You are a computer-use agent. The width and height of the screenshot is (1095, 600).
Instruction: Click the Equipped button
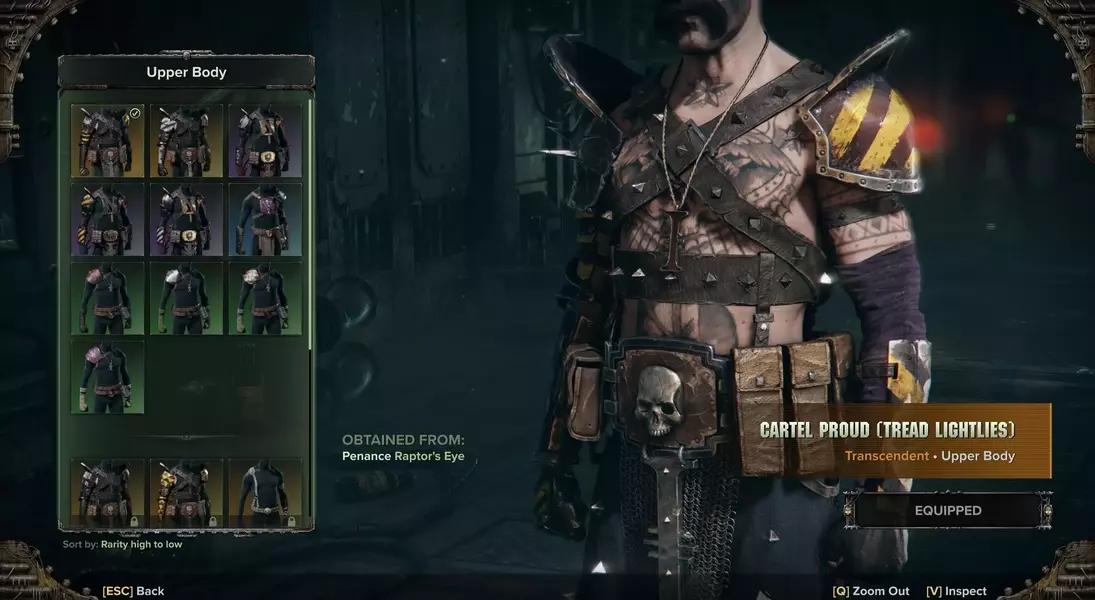click(x=947, y=510)
